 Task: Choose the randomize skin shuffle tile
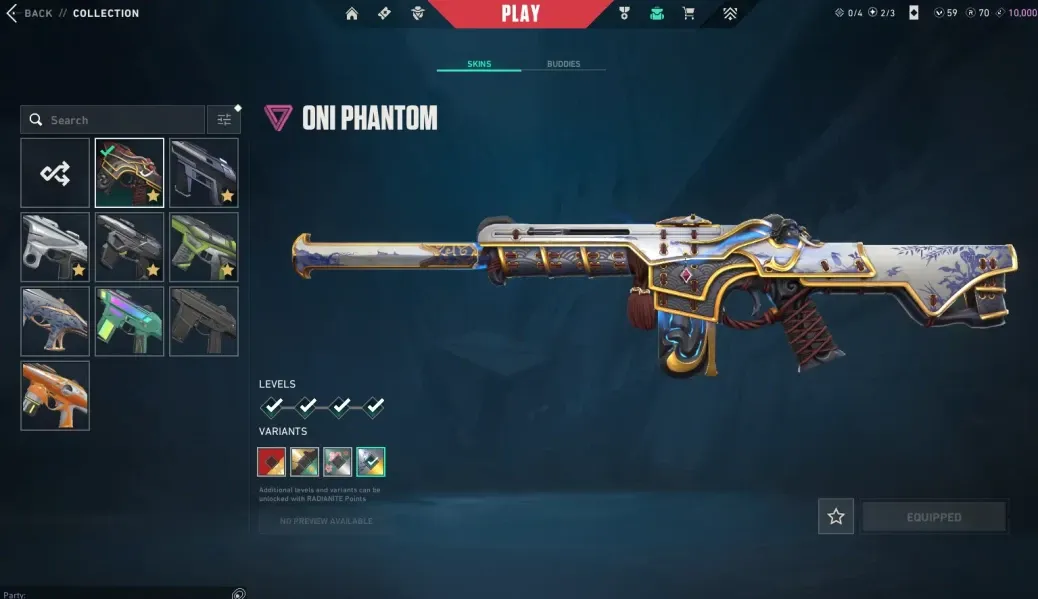[x=55, y=173]
